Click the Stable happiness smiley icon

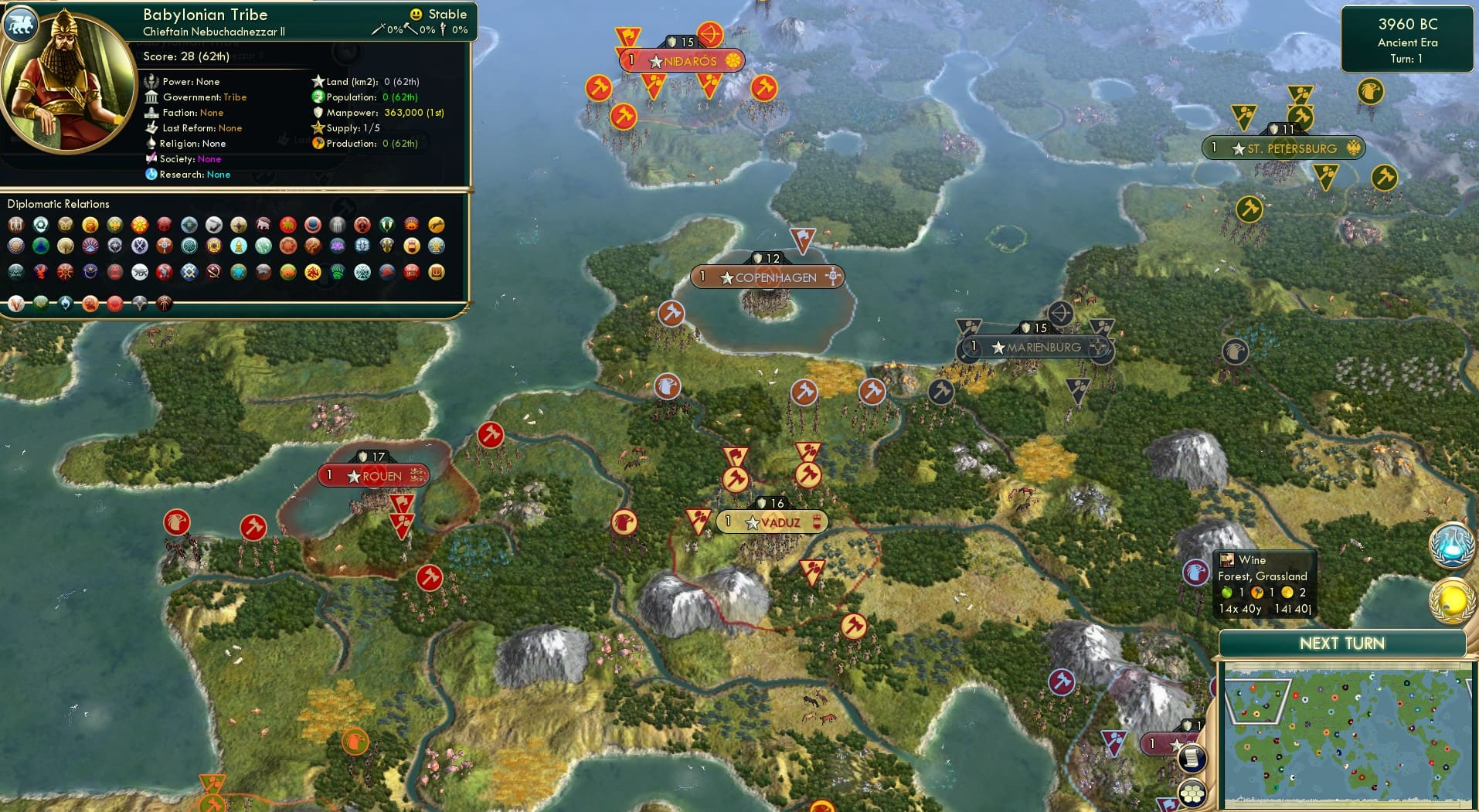416,13
